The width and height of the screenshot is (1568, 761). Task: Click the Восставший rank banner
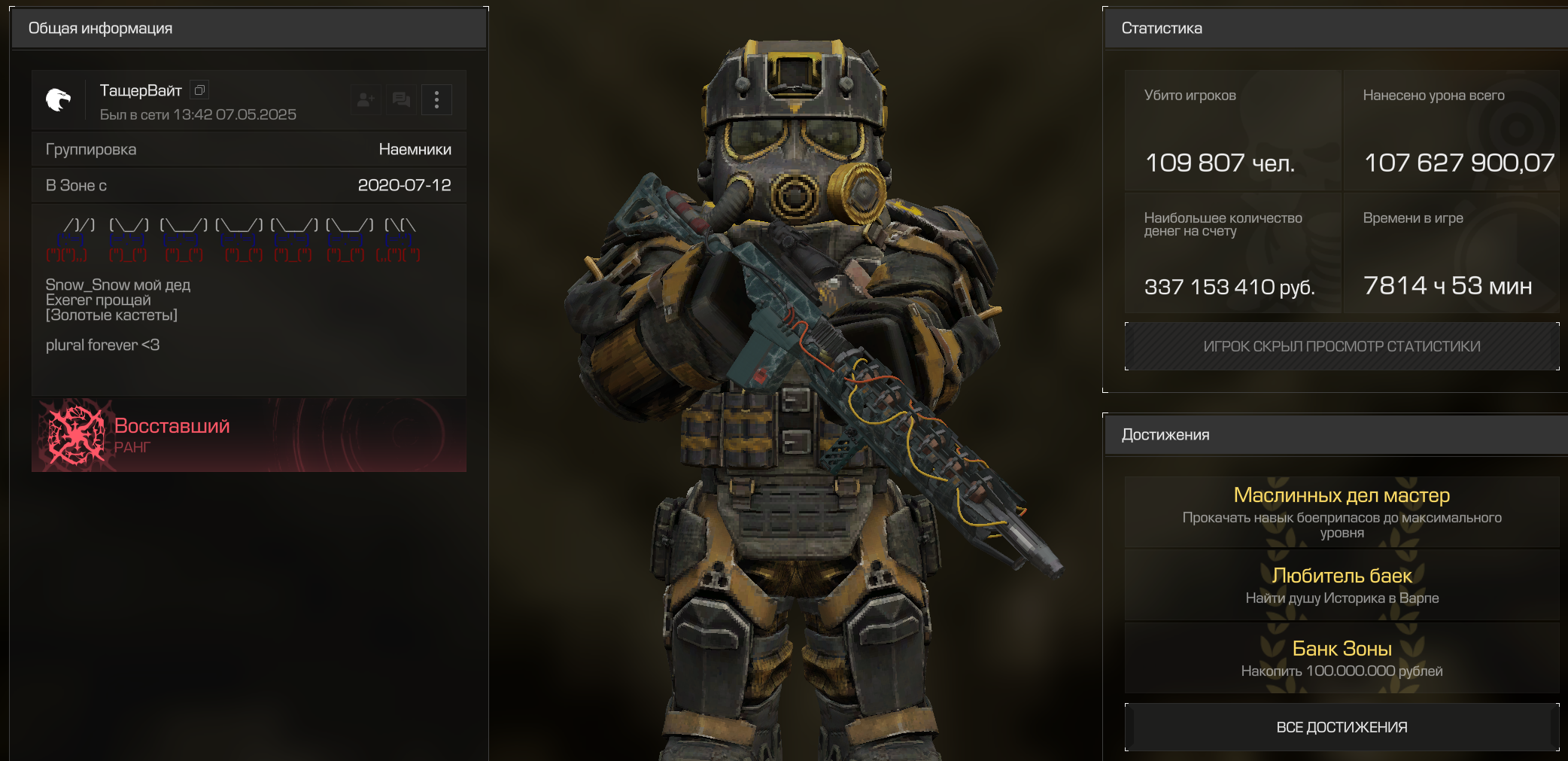pyautogui.click(x=249, y=435)
